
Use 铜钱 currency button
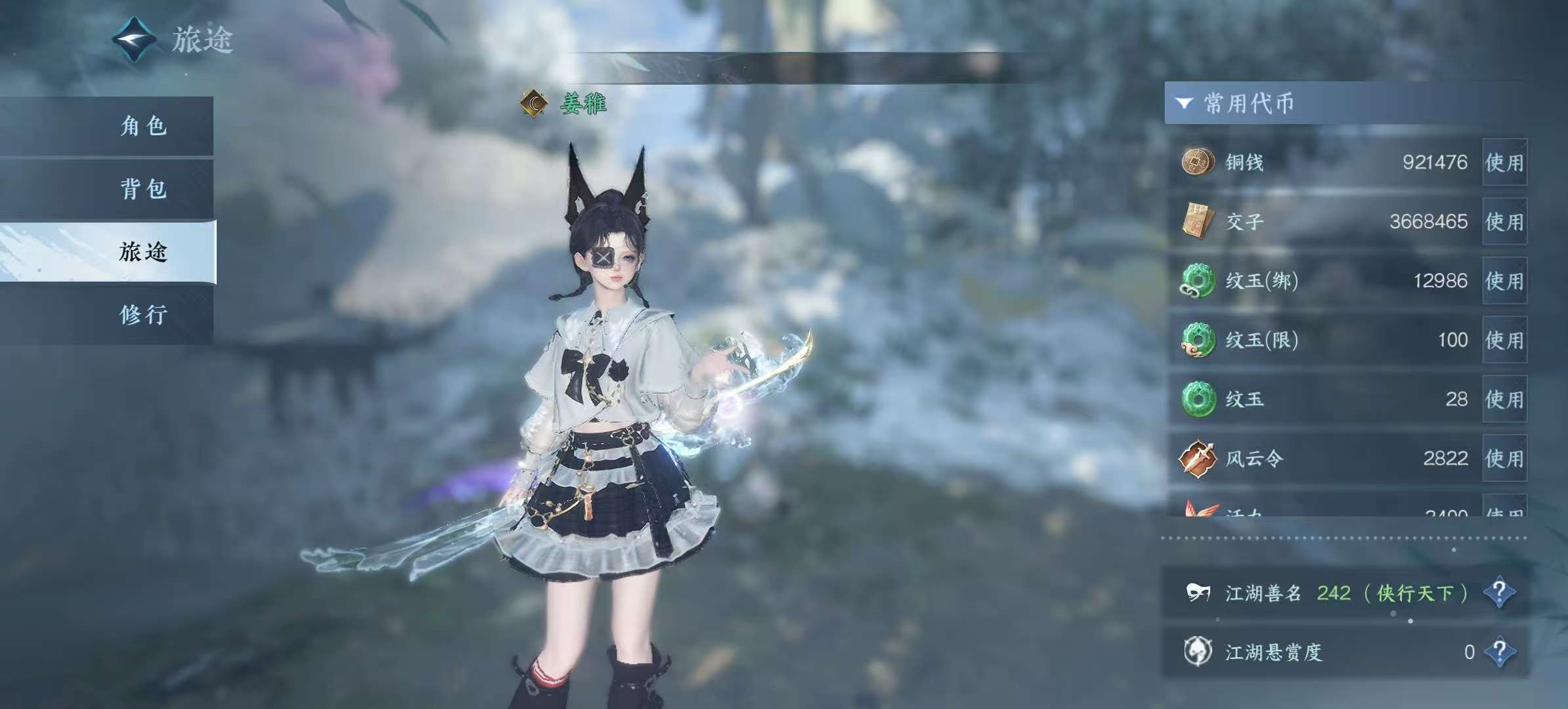[1504, 163]
